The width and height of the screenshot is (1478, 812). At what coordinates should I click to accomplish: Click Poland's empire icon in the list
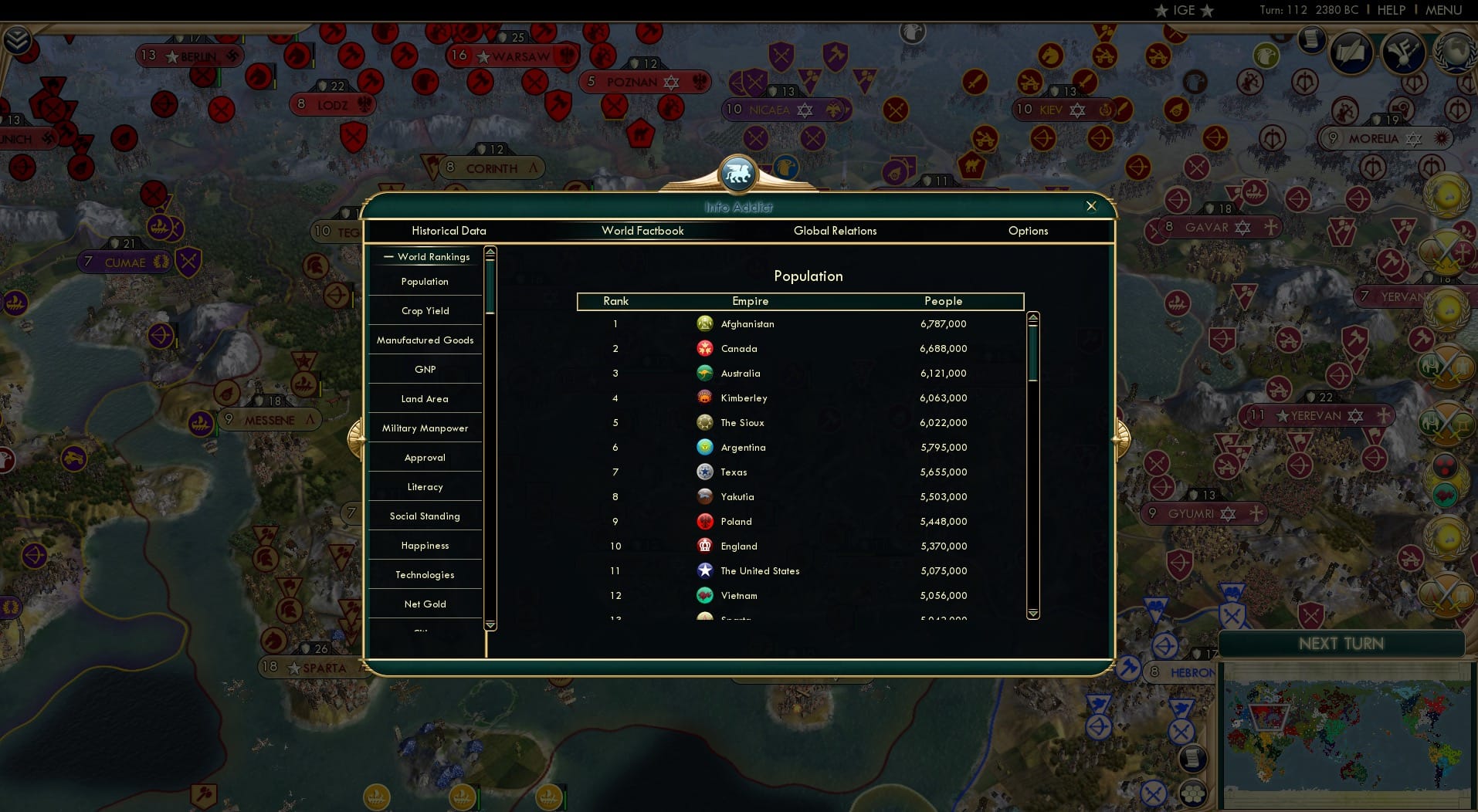coord(705,522)
